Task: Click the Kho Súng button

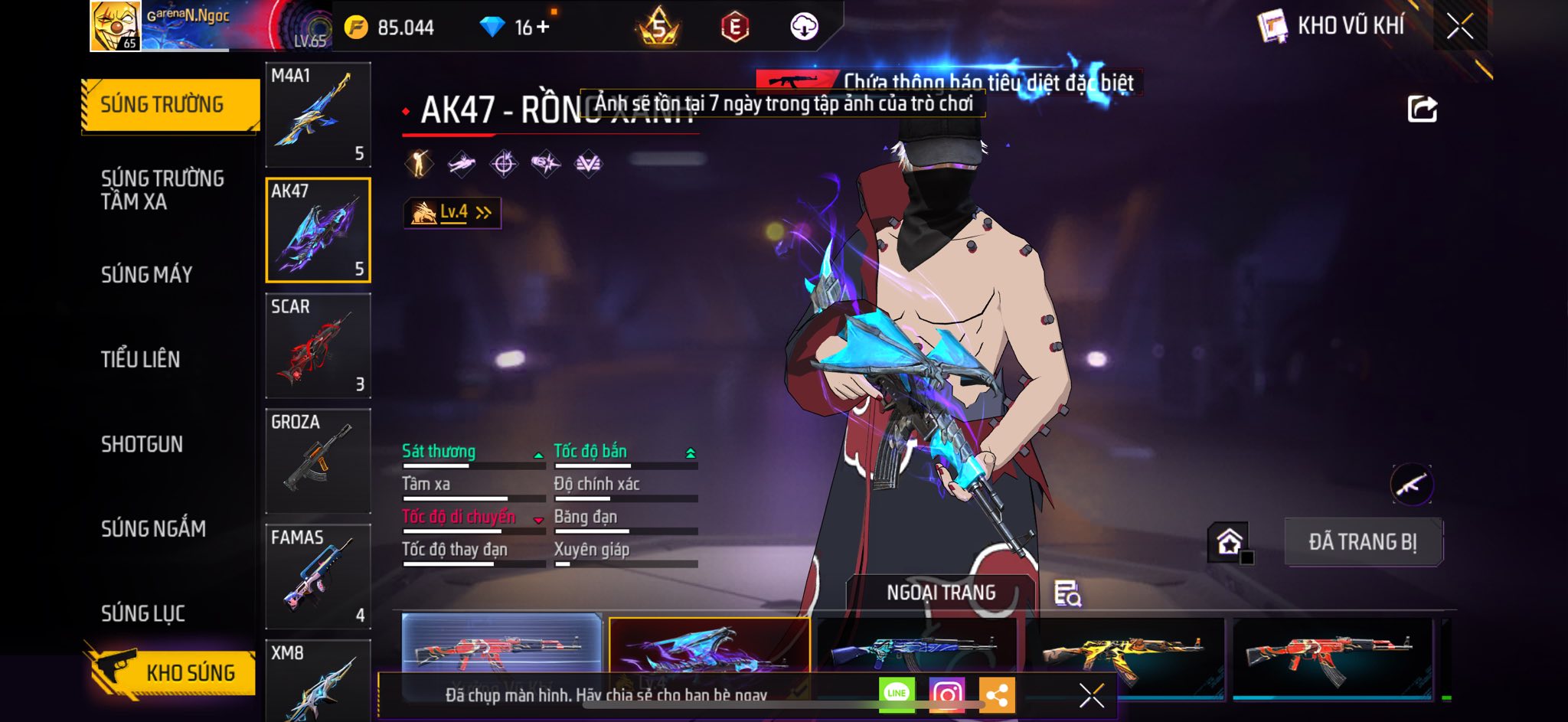Action: coord(172,671)
